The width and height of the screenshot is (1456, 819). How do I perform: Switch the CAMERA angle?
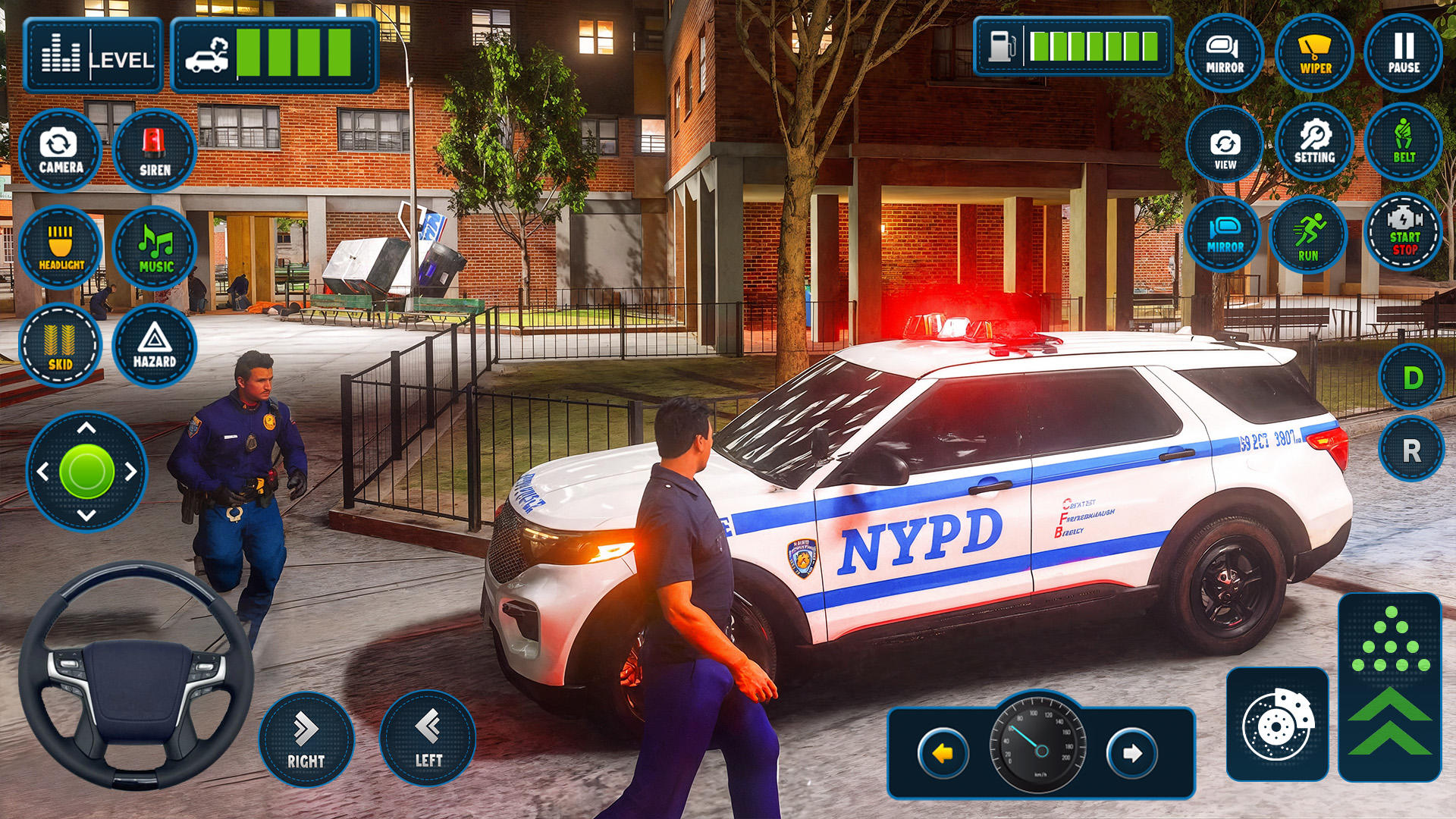pyautogui.click(x=60, y=150)
